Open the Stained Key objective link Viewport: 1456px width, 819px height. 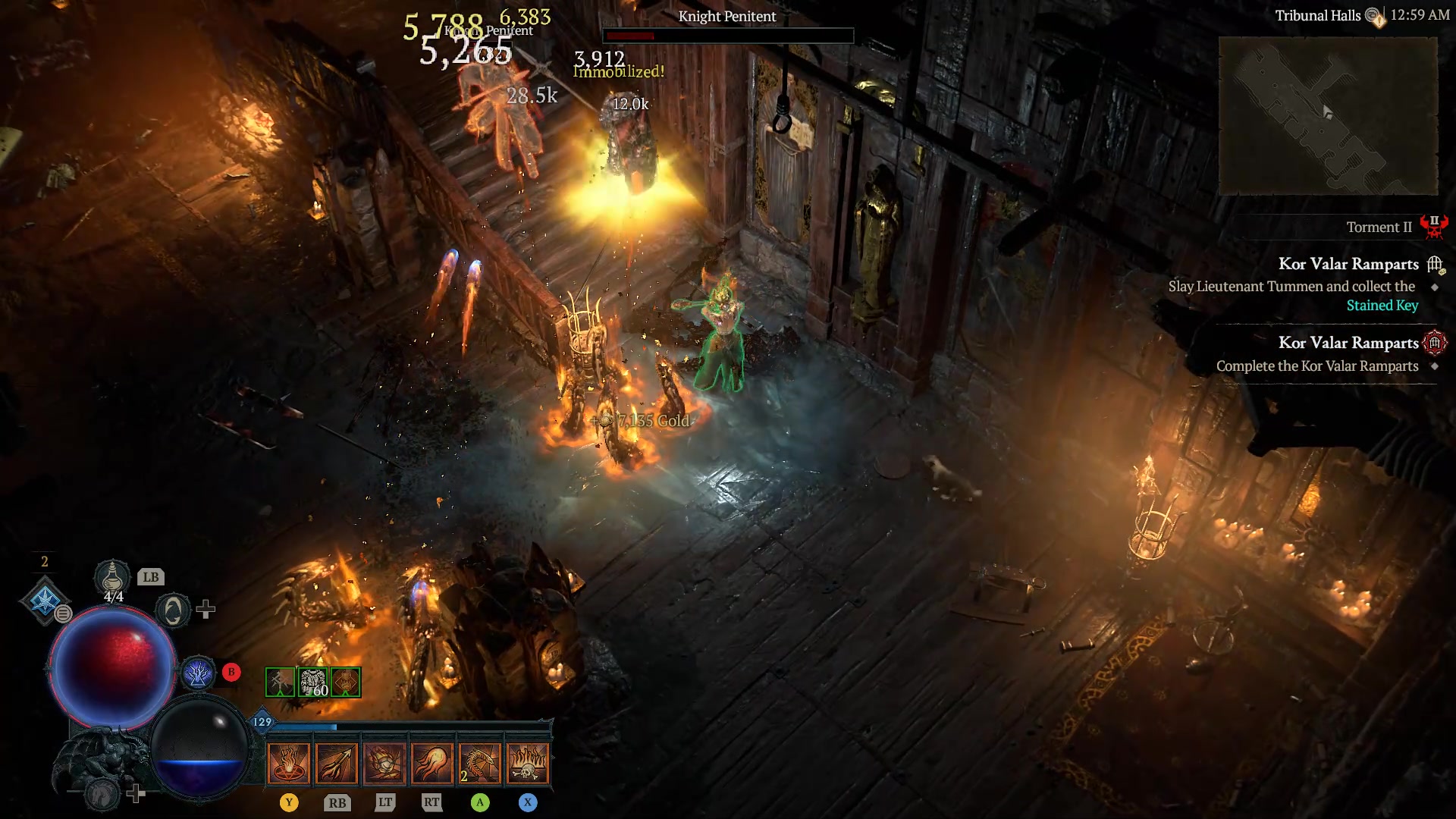click(x=1382, y=306)
